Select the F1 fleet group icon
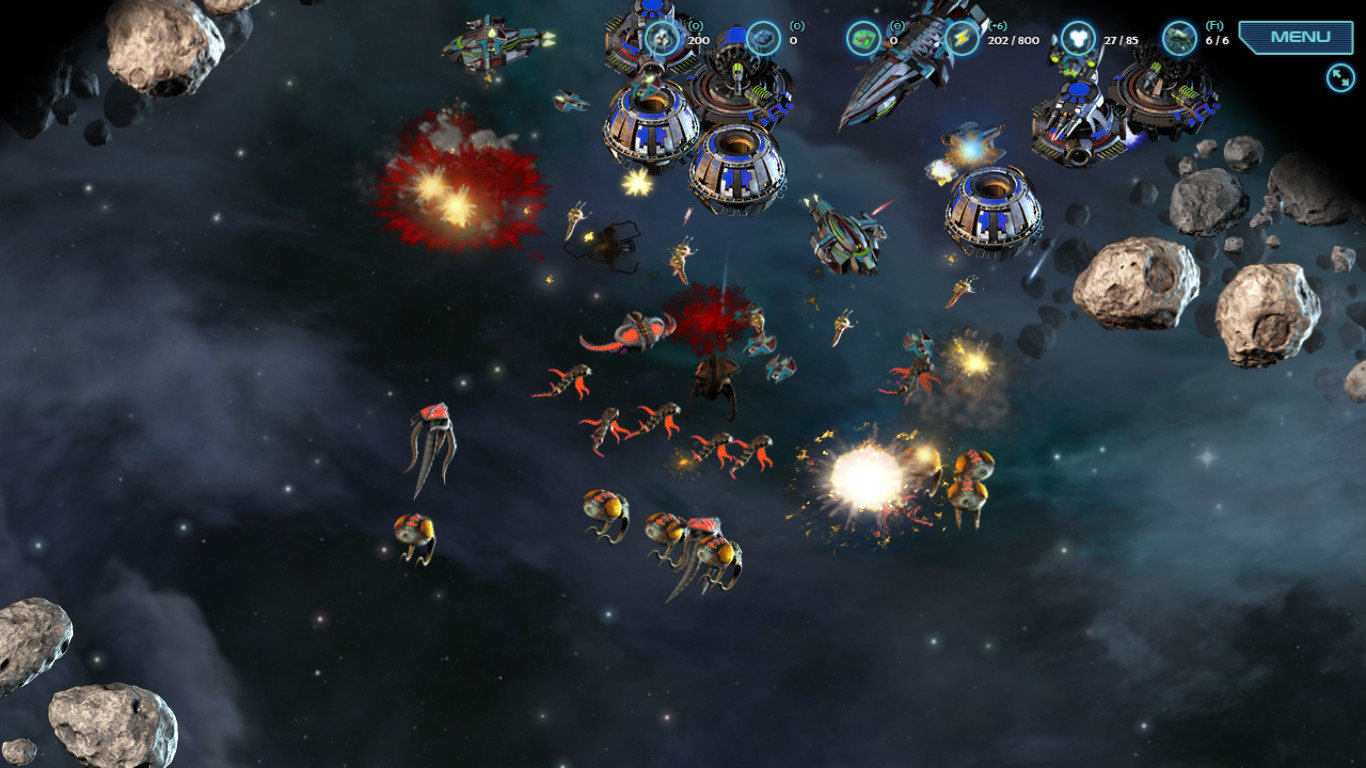This screenshot has height=768, width=1366. click(1177, 37)
